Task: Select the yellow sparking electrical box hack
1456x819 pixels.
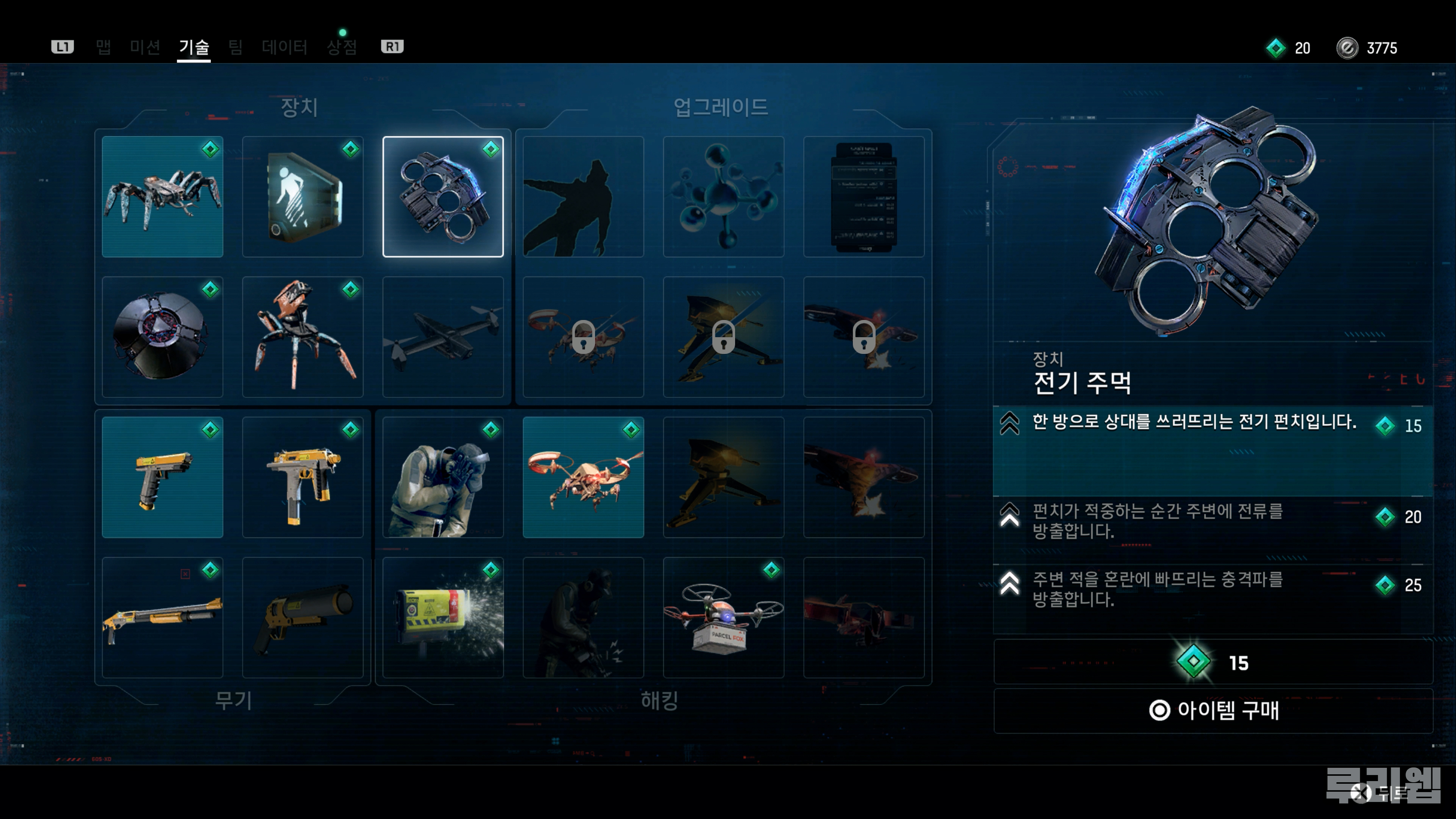Action: pos(443,617)
